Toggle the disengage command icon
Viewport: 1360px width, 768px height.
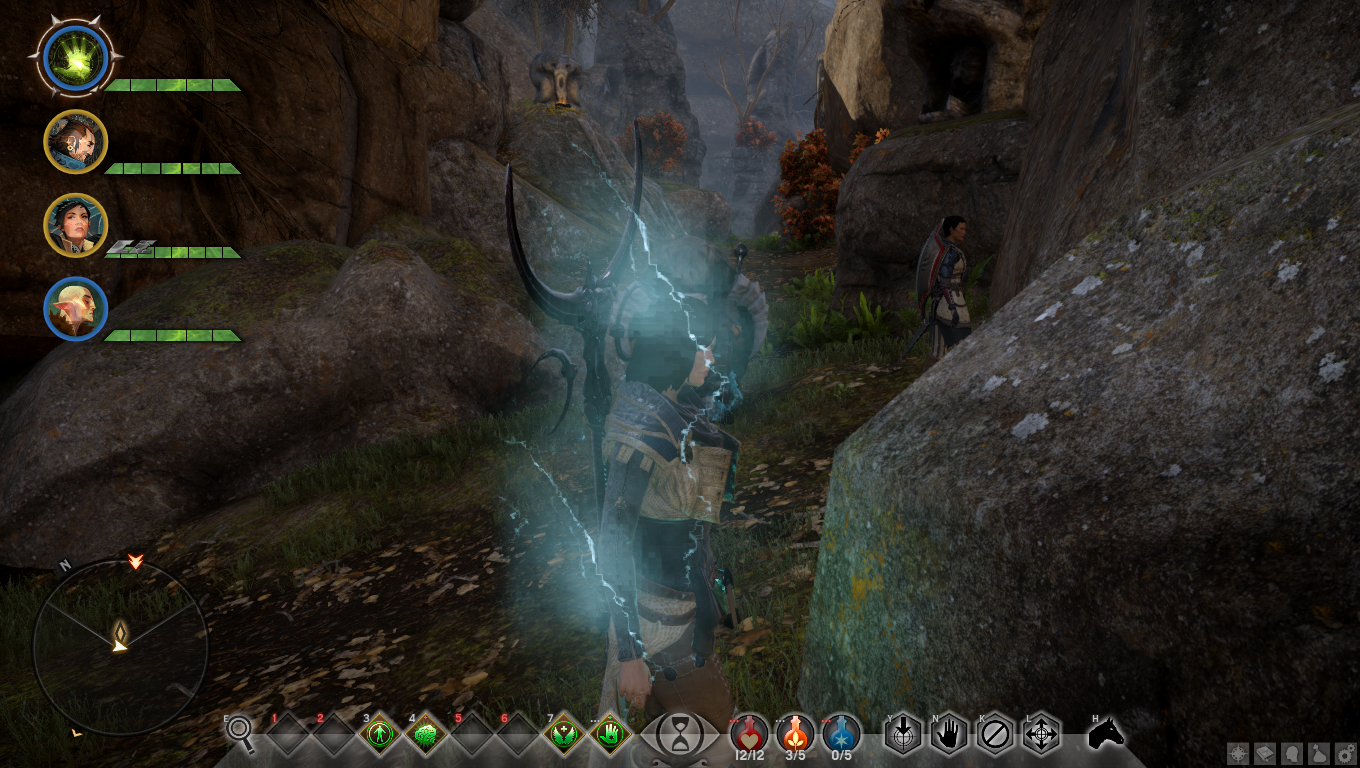[993, 735]
